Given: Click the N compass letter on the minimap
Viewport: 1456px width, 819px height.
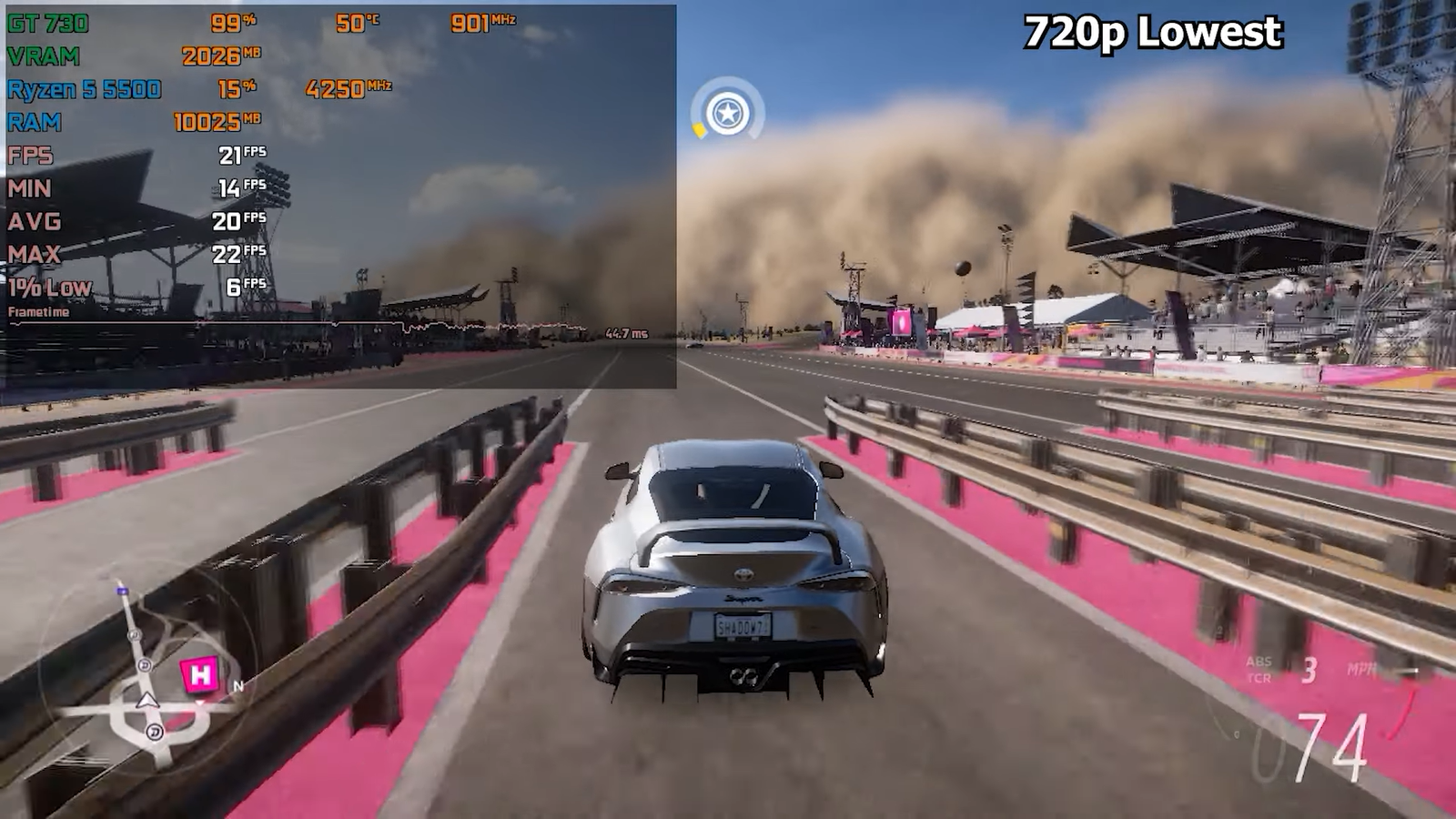Looking at the screenshot, I should pyautogui.click(x=238, y=686).
